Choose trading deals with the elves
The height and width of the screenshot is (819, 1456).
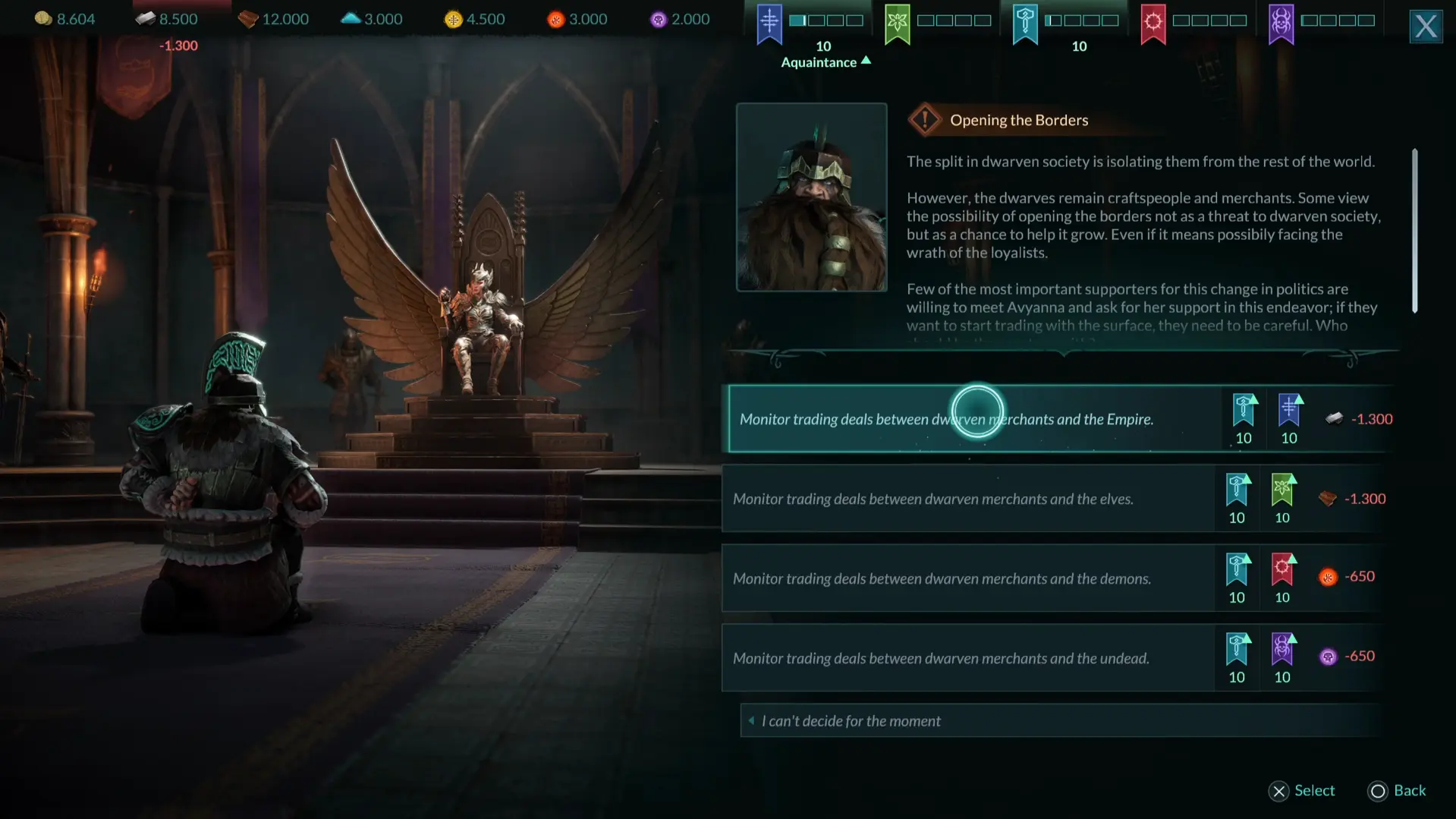933,499
